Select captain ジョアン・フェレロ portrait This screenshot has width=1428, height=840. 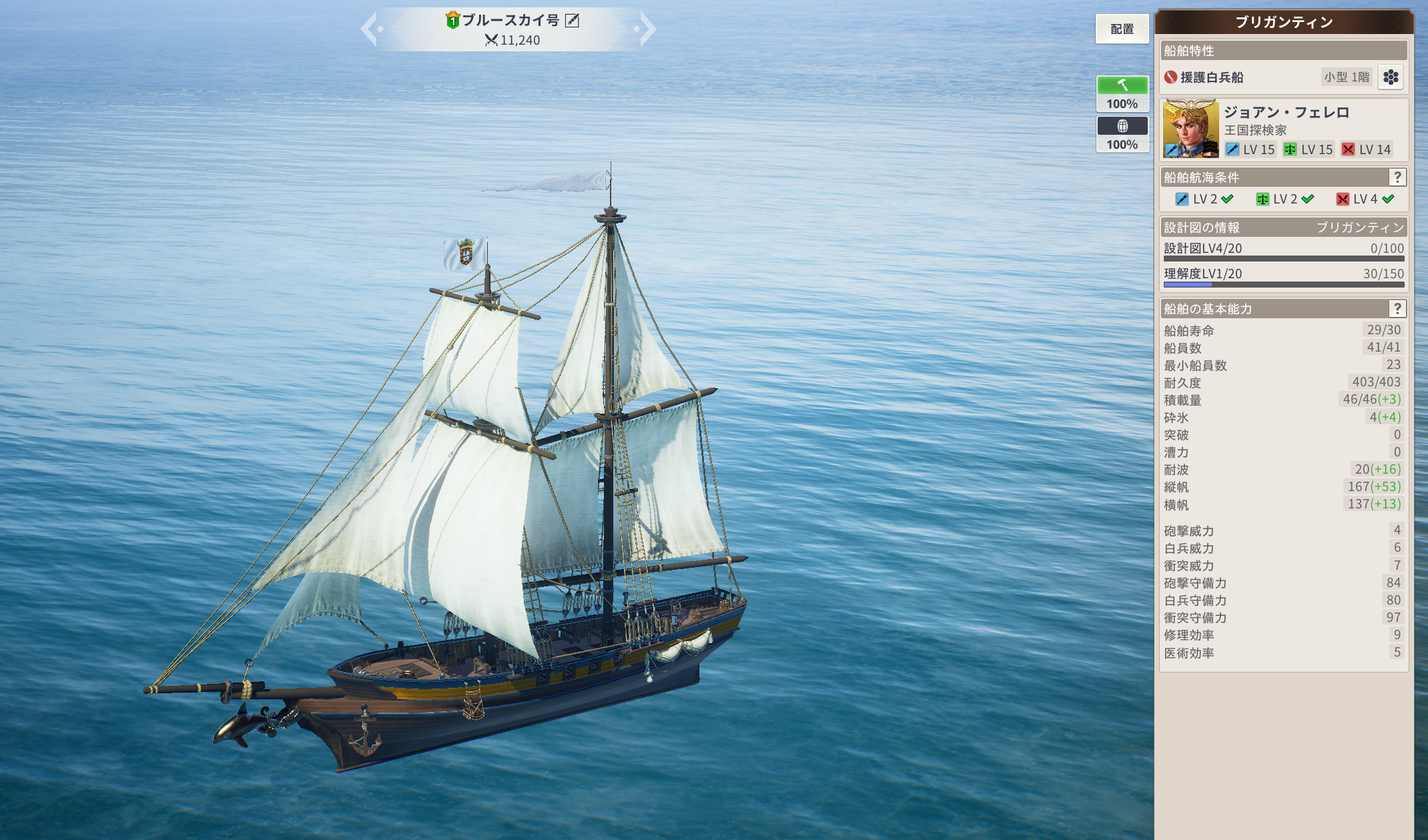[x=1190, y=129]
